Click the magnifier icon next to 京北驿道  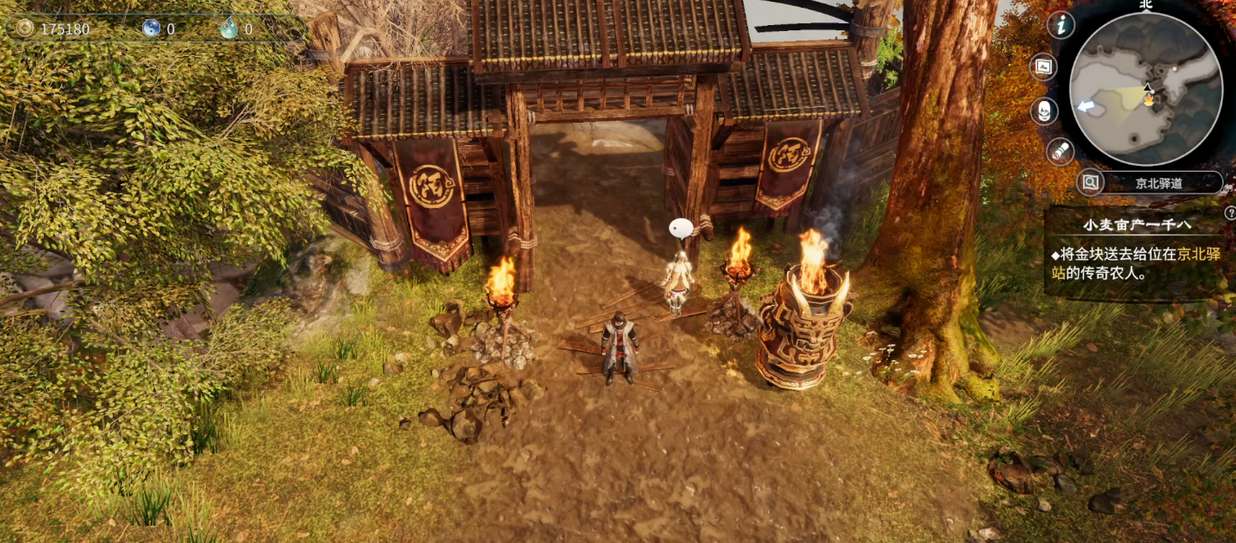[x=1091, y=182]
